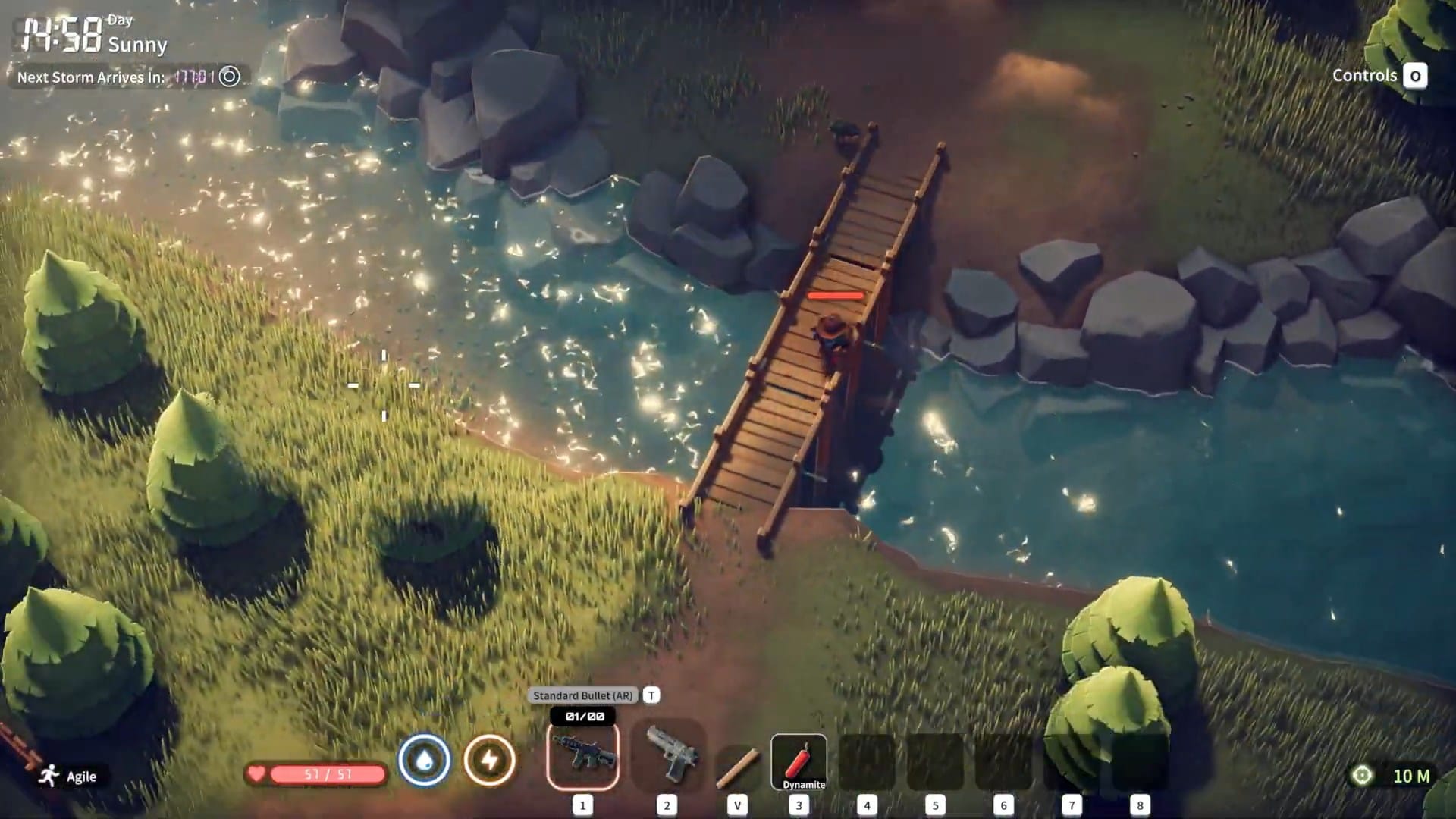Click the 51/51 health bar
The image size is (1456, 819).
pos(326,774)
